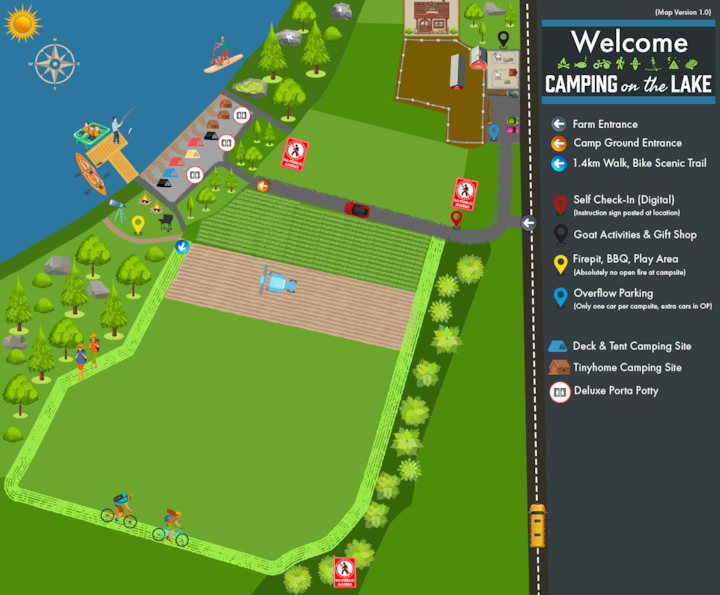Select the black Goat Activities pin on the map
The image size is (720, 595).
504,39
